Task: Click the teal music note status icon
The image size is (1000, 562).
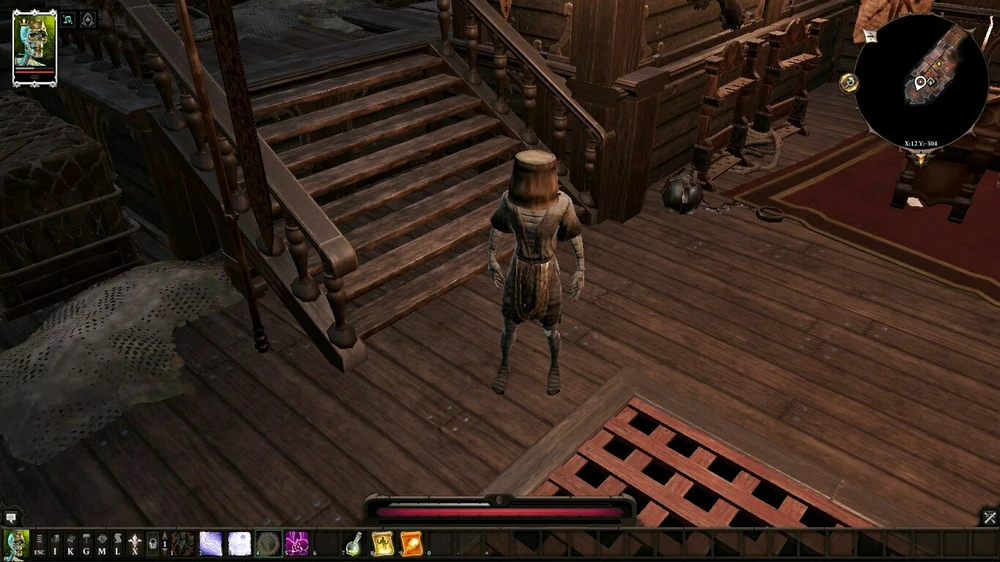Action: (x=68, y=19)
